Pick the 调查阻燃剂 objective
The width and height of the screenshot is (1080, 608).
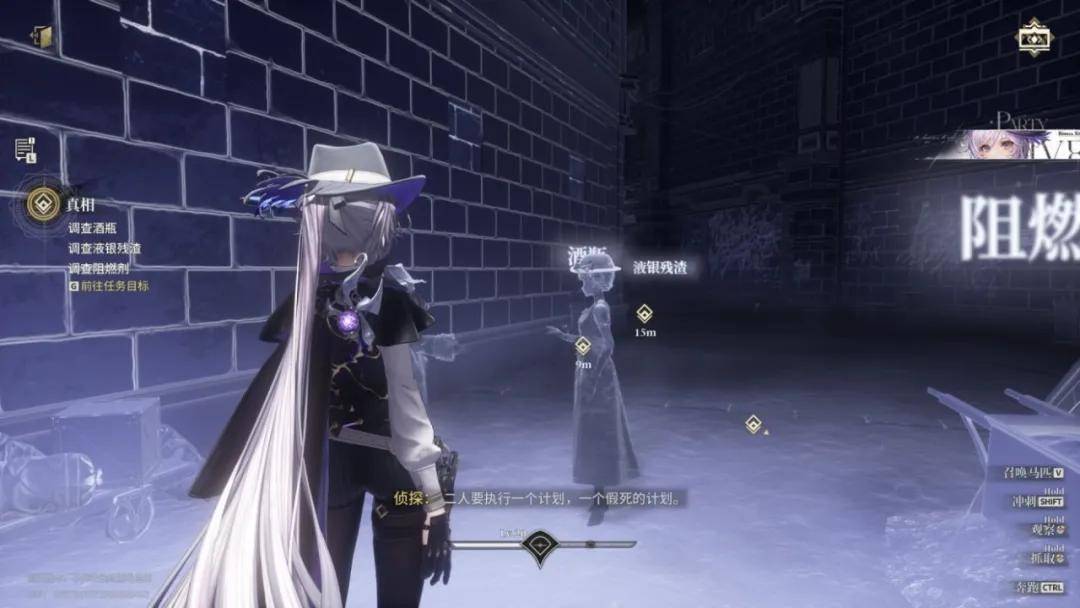[98, 268]
